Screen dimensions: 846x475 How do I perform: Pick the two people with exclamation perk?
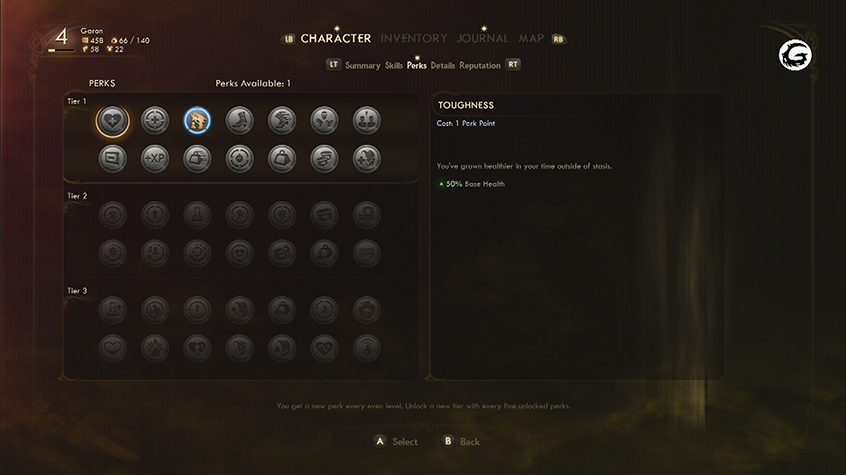(x=366, y=121)
